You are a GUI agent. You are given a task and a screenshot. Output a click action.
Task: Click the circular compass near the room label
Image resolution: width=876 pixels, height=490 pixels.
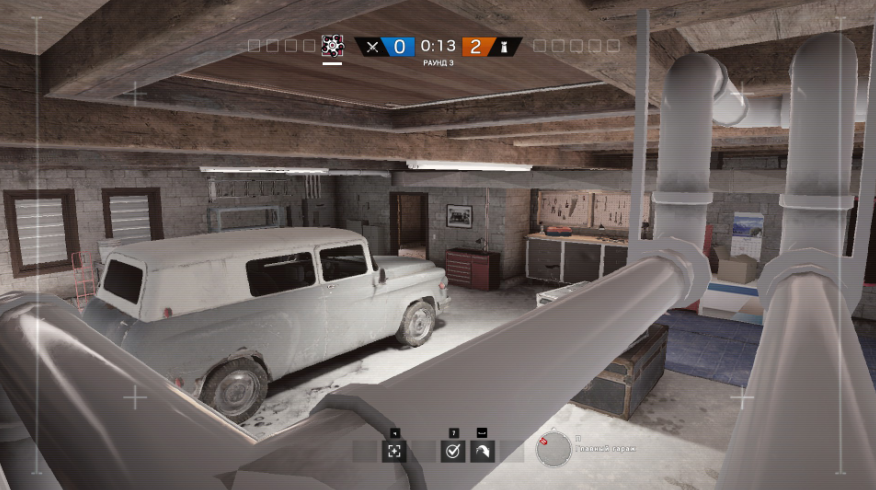click(553, 449)
